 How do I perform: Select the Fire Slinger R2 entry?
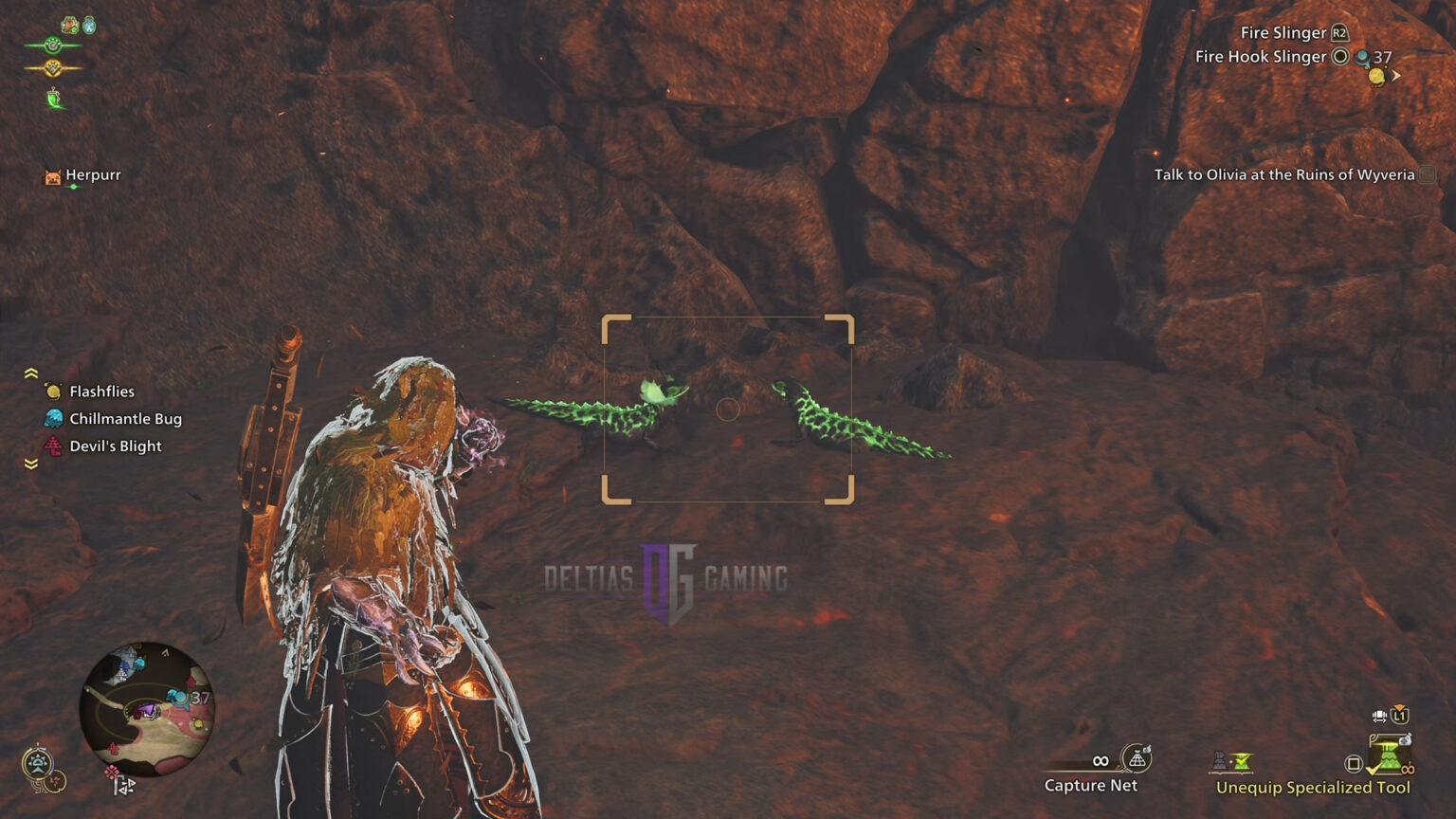point(1284,31)
